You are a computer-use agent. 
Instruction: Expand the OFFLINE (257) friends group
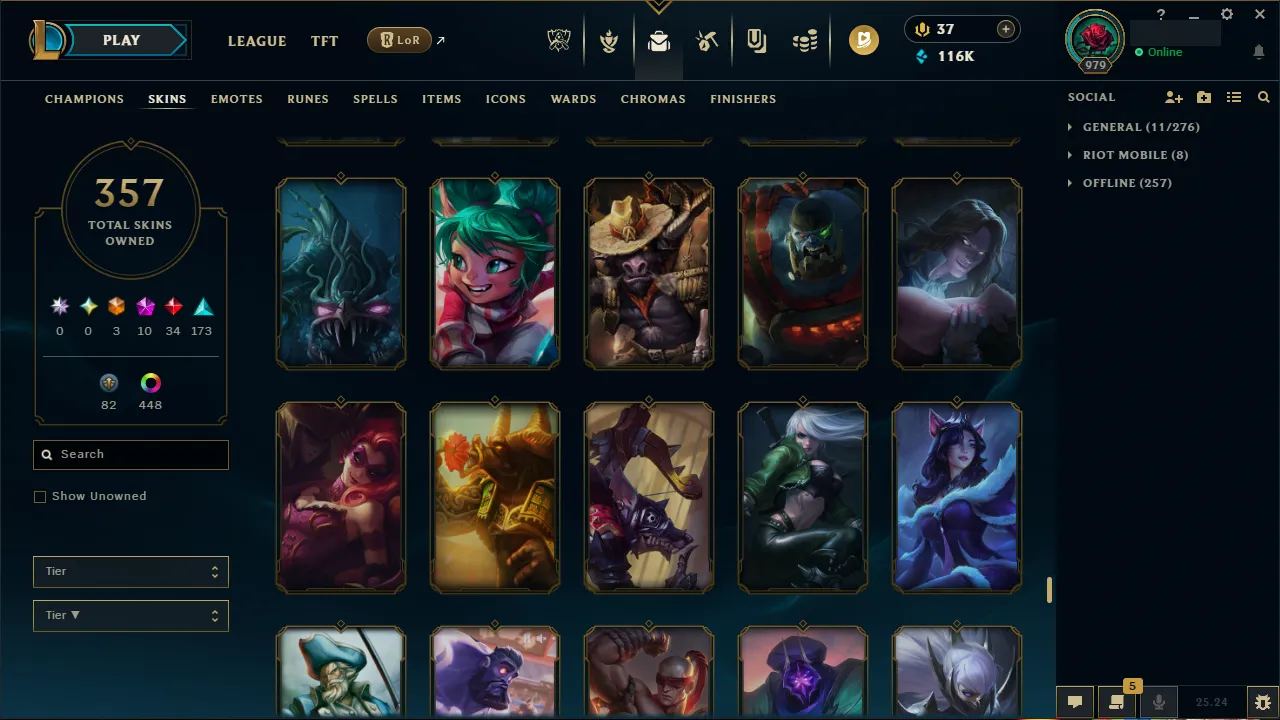[1068, 183]
